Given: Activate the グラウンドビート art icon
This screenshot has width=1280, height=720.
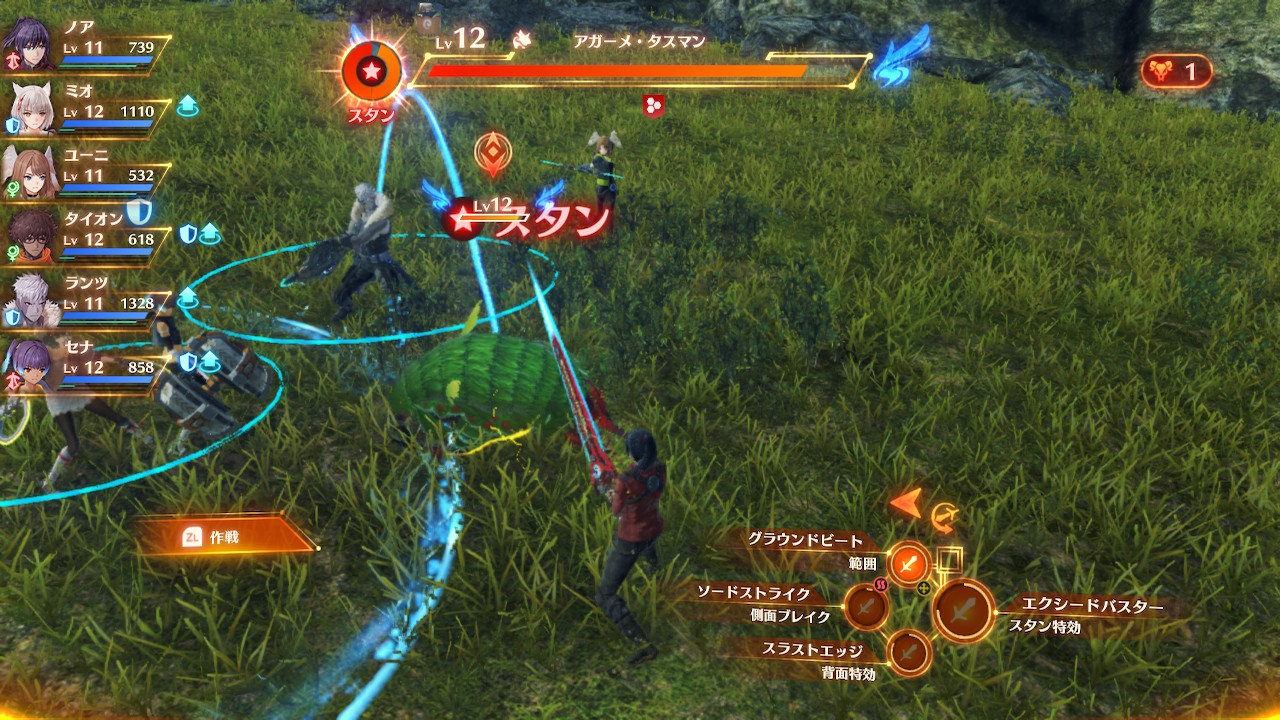Looking at the screenshot, I should tap(909, 564).
